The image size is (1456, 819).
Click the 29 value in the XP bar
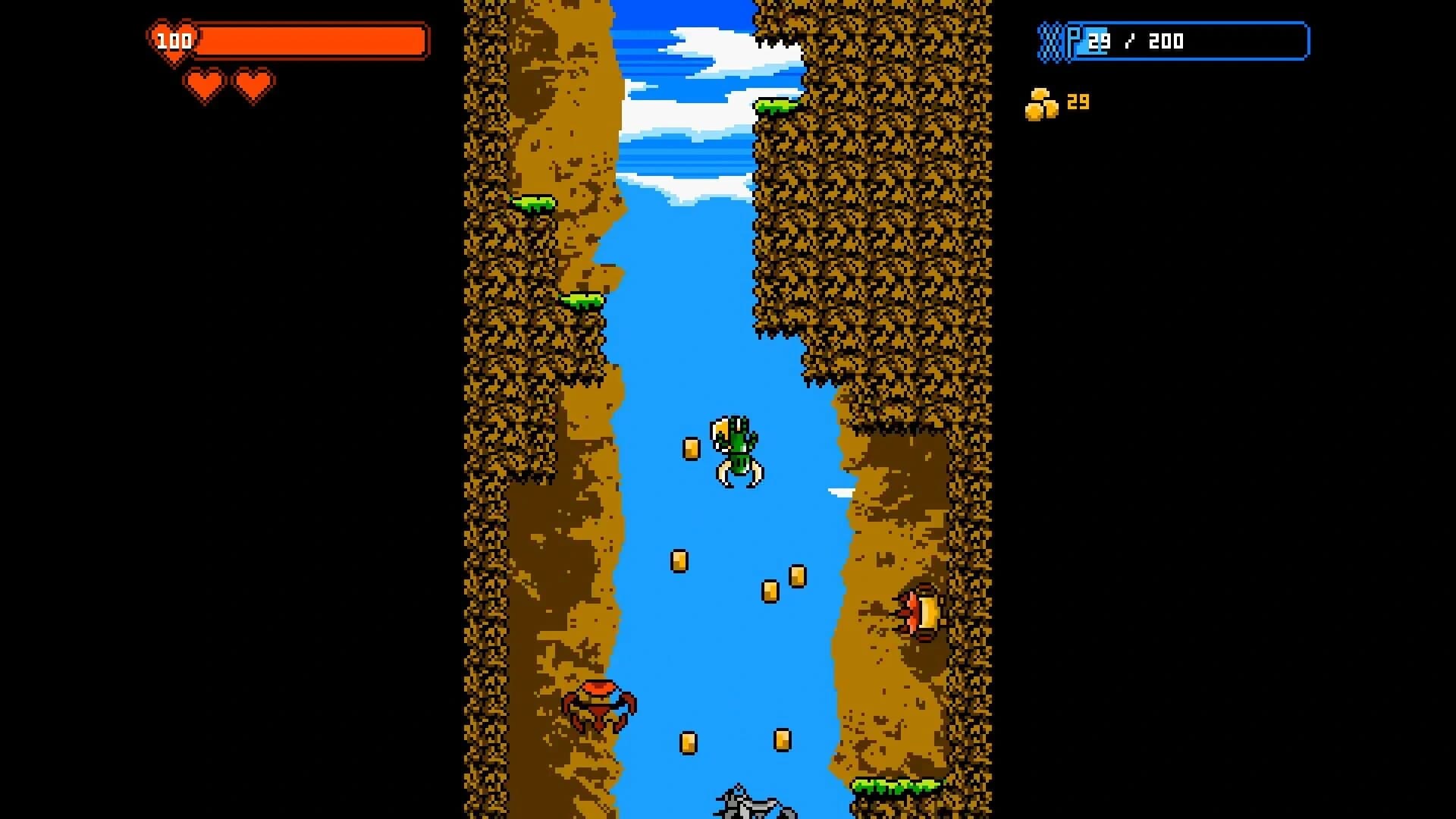coord(1098,42)
